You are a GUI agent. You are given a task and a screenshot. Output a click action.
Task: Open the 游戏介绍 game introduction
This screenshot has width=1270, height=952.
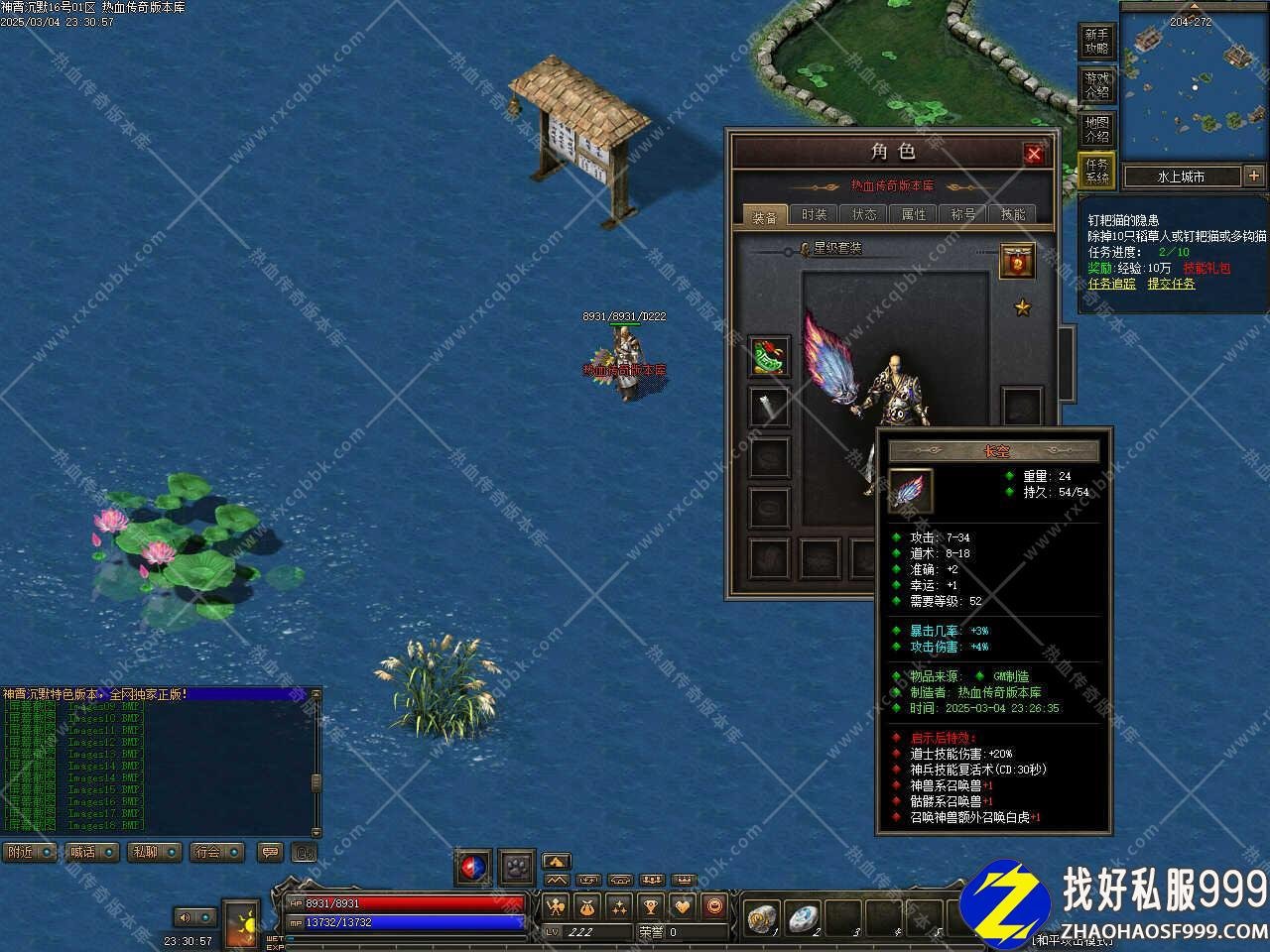pyautogui.click(x=1096, y=85)
